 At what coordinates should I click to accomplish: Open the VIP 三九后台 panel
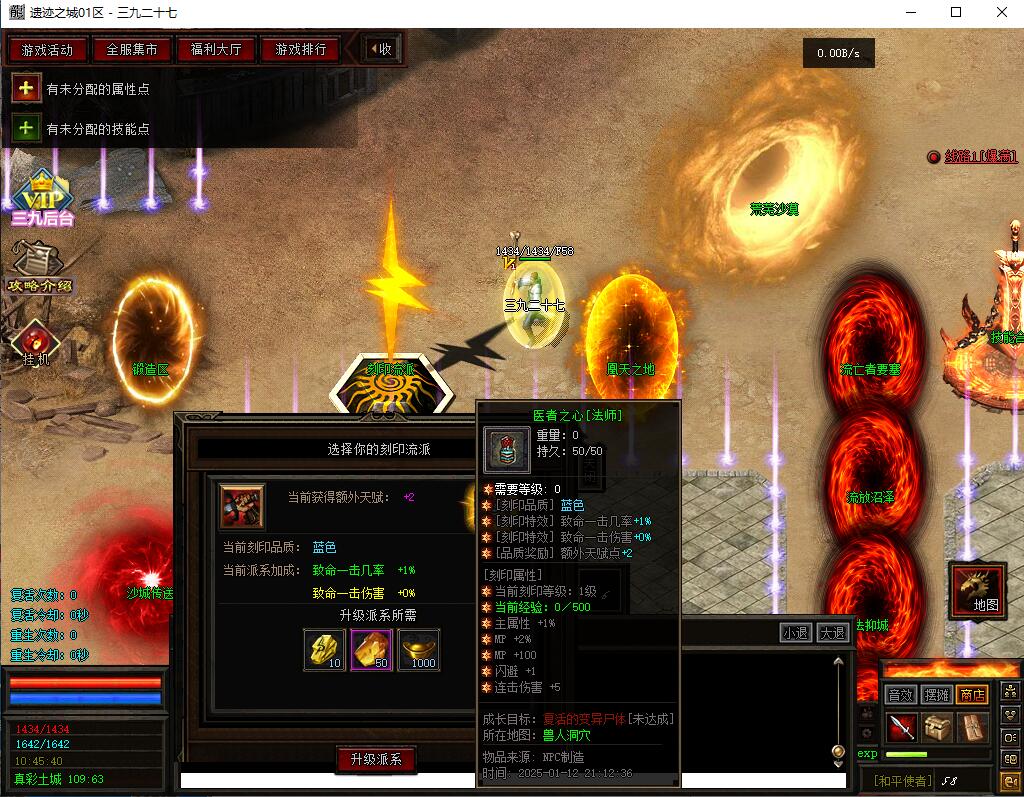(42, 197)
